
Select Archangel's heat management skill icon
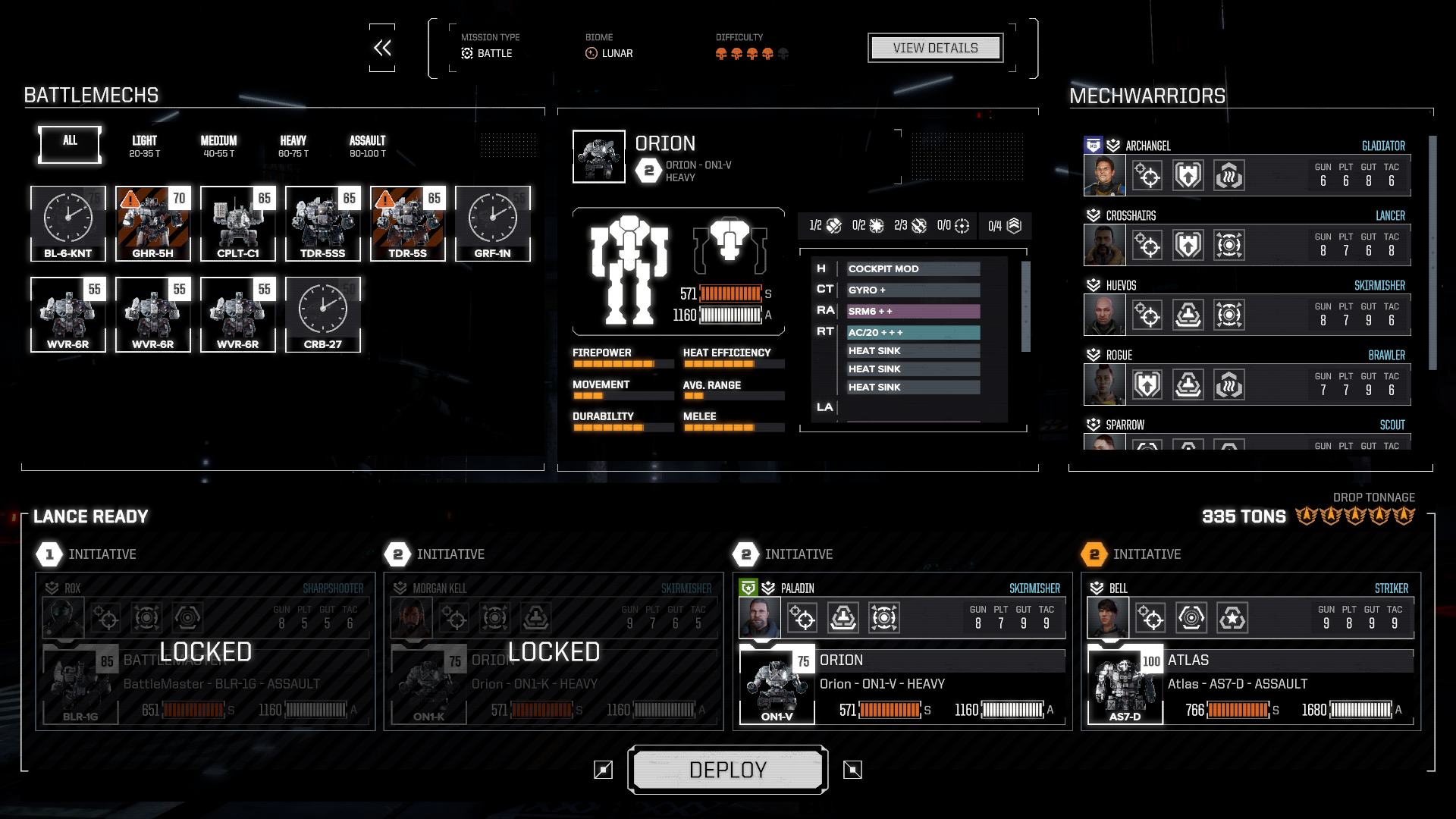click(1229, 175)
